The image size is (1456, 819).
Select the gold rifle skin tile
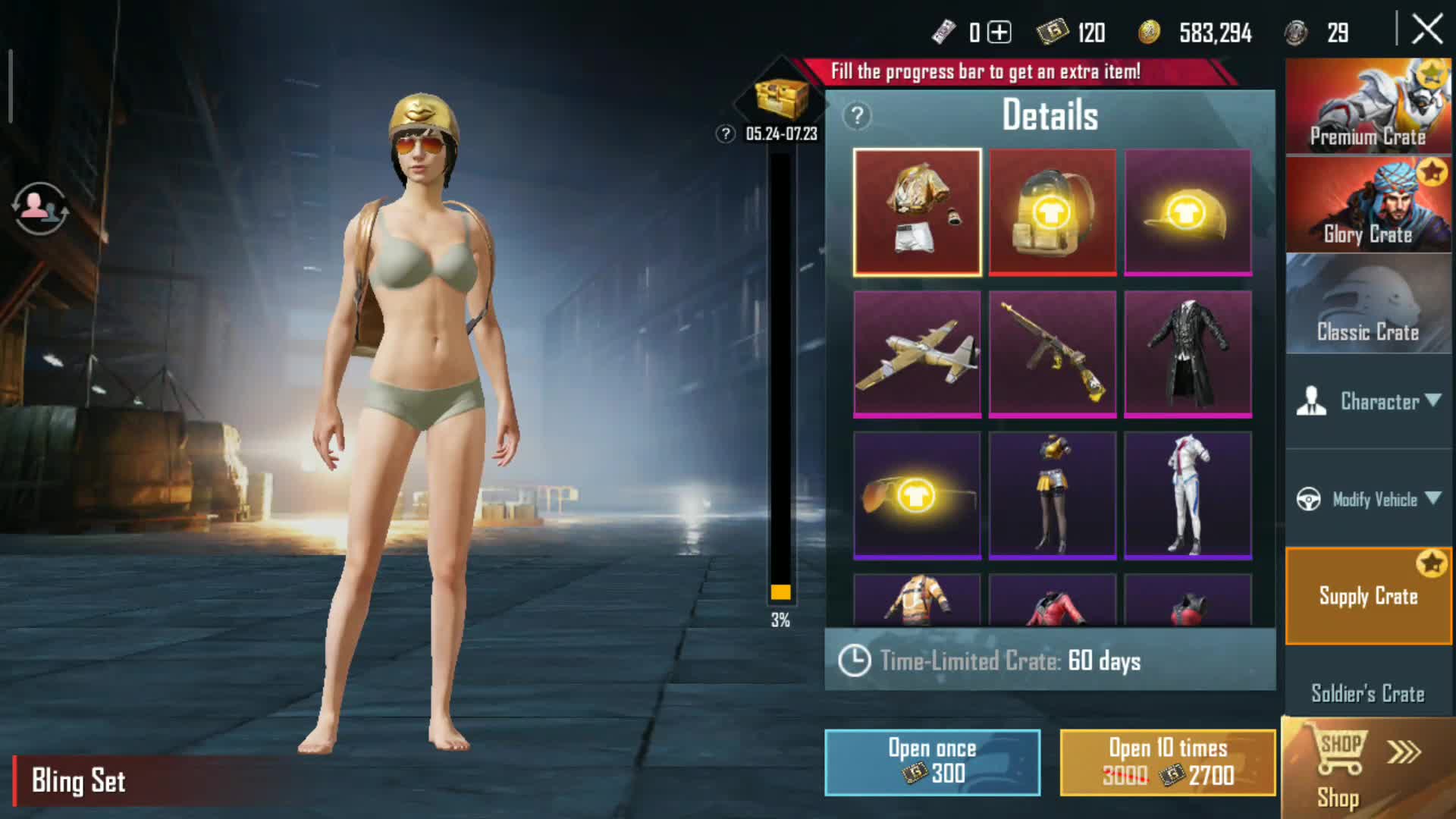pos(1053,354)
